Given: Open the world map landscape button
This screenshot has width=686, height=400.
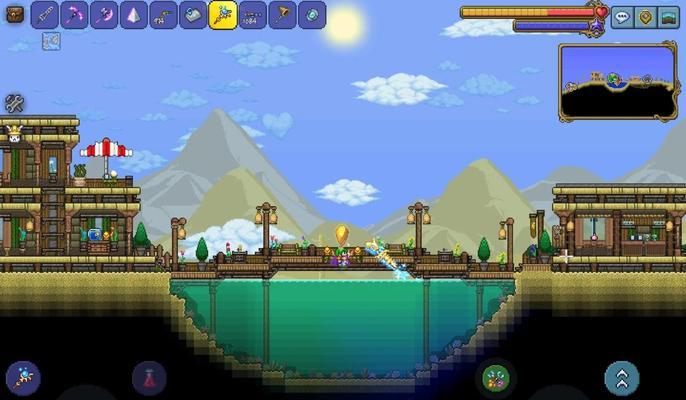Looking at the screenshot, I should pos(670,17).
